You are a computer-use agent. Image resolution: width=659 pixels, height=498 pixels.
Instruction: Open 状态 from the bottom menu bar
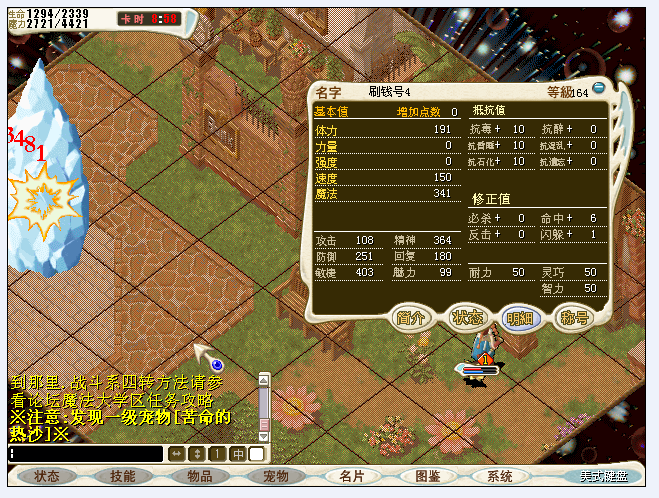point(46,476)
